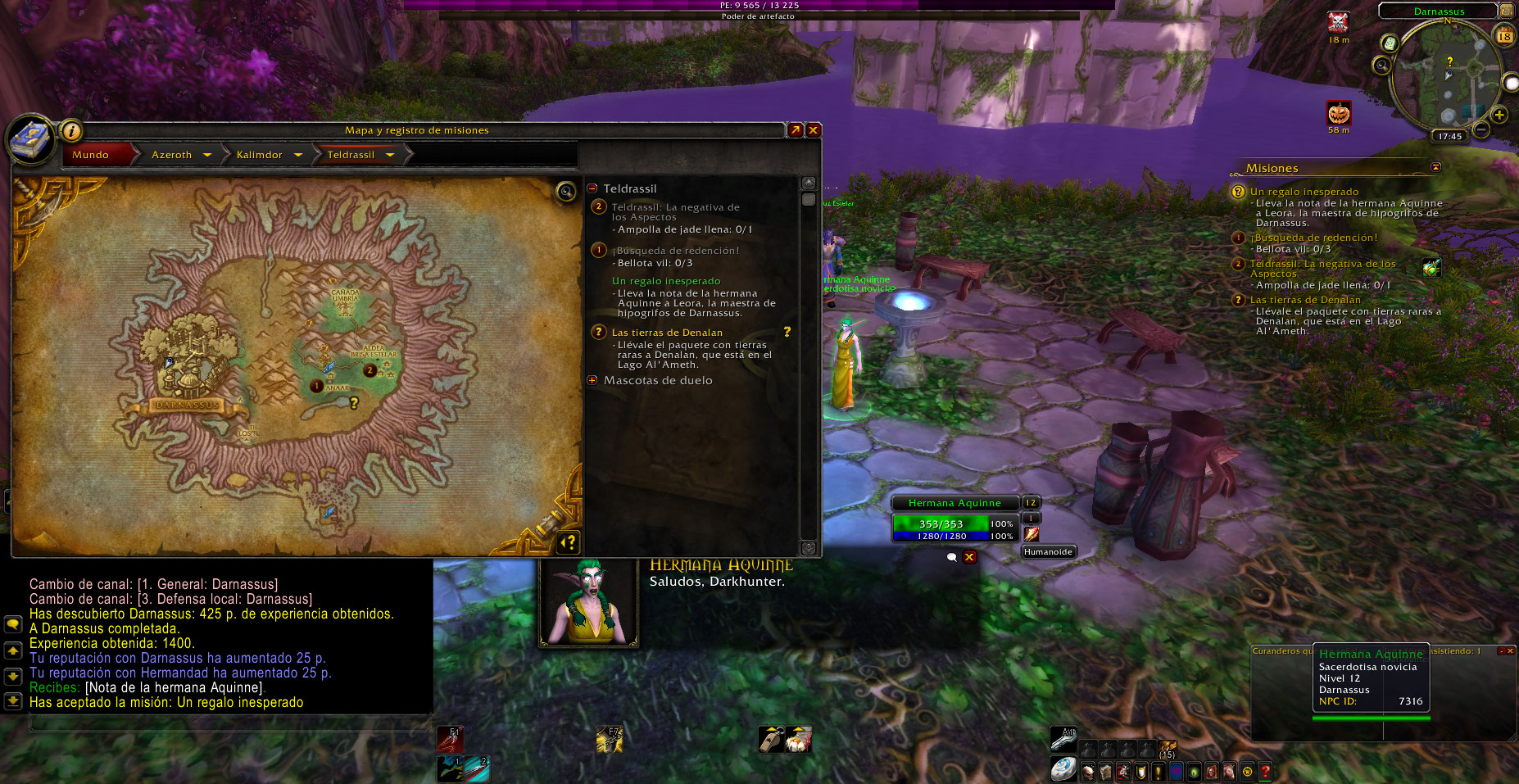1519x784 pixels.
Task: Open the Azeroth continent dropdown
Action: [207, 155]
